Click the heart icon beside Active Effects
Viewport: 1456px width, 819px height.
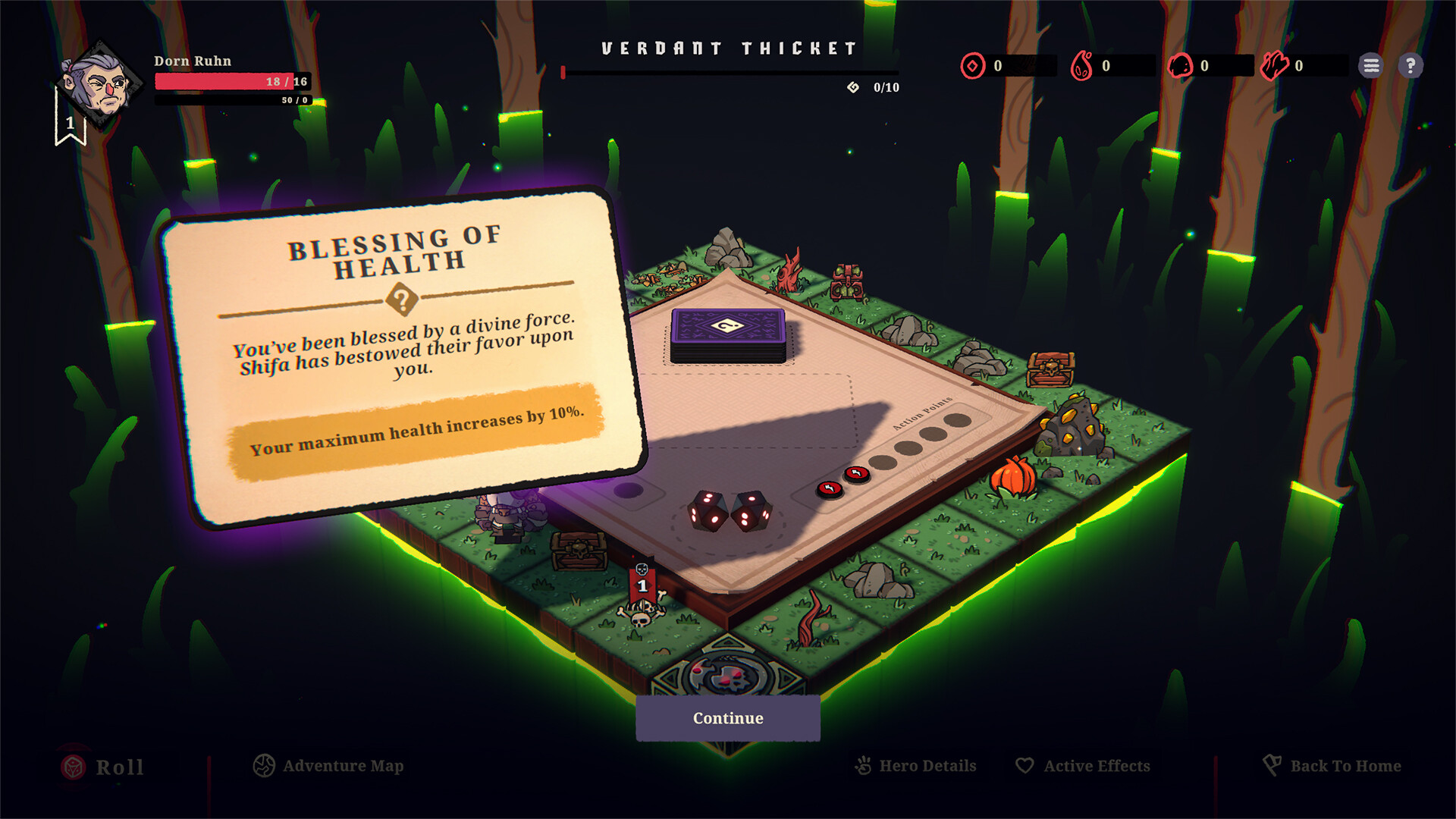pyautogui.click(x=1026, y=766)
